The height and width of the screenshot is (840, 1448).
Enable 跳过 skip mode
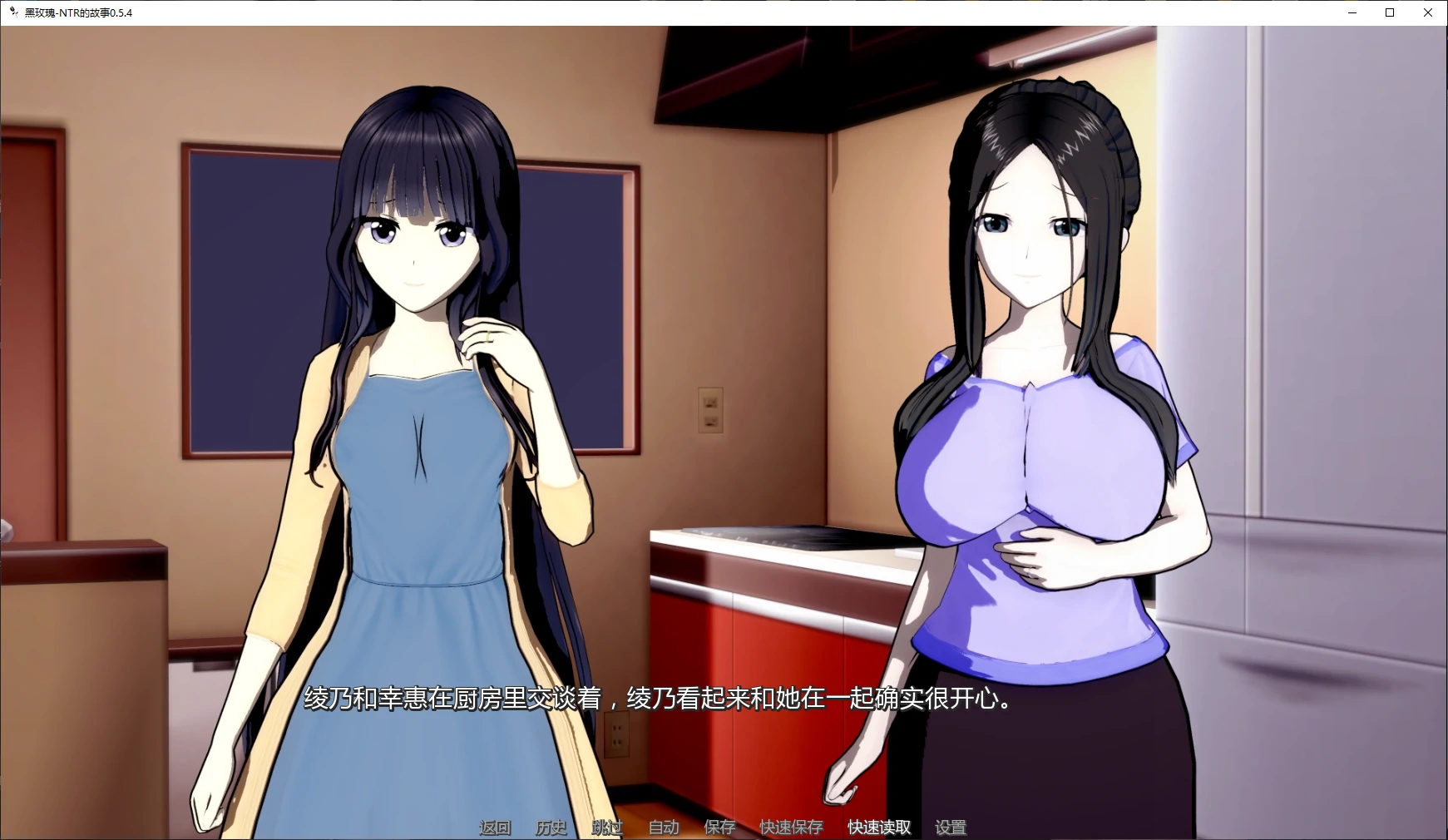(606, 828)
